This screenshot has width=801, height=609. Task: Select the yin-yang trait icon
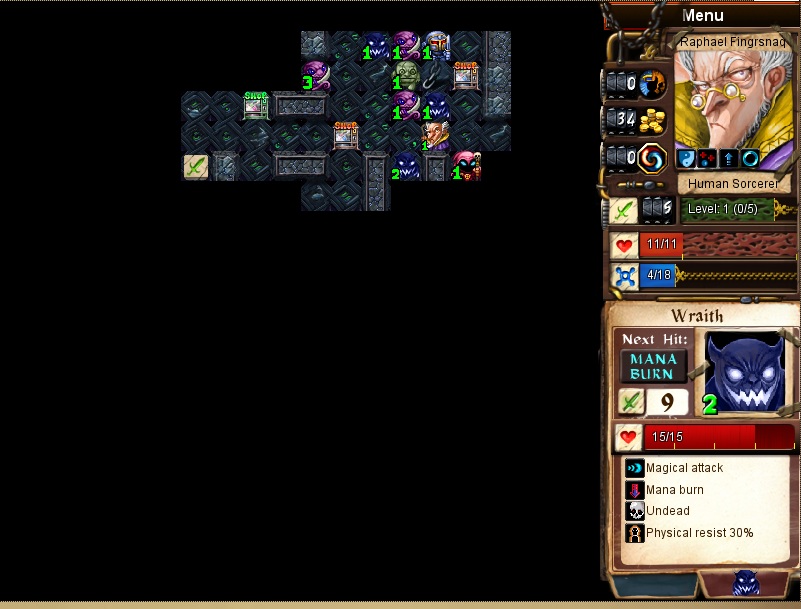[686, 158]
